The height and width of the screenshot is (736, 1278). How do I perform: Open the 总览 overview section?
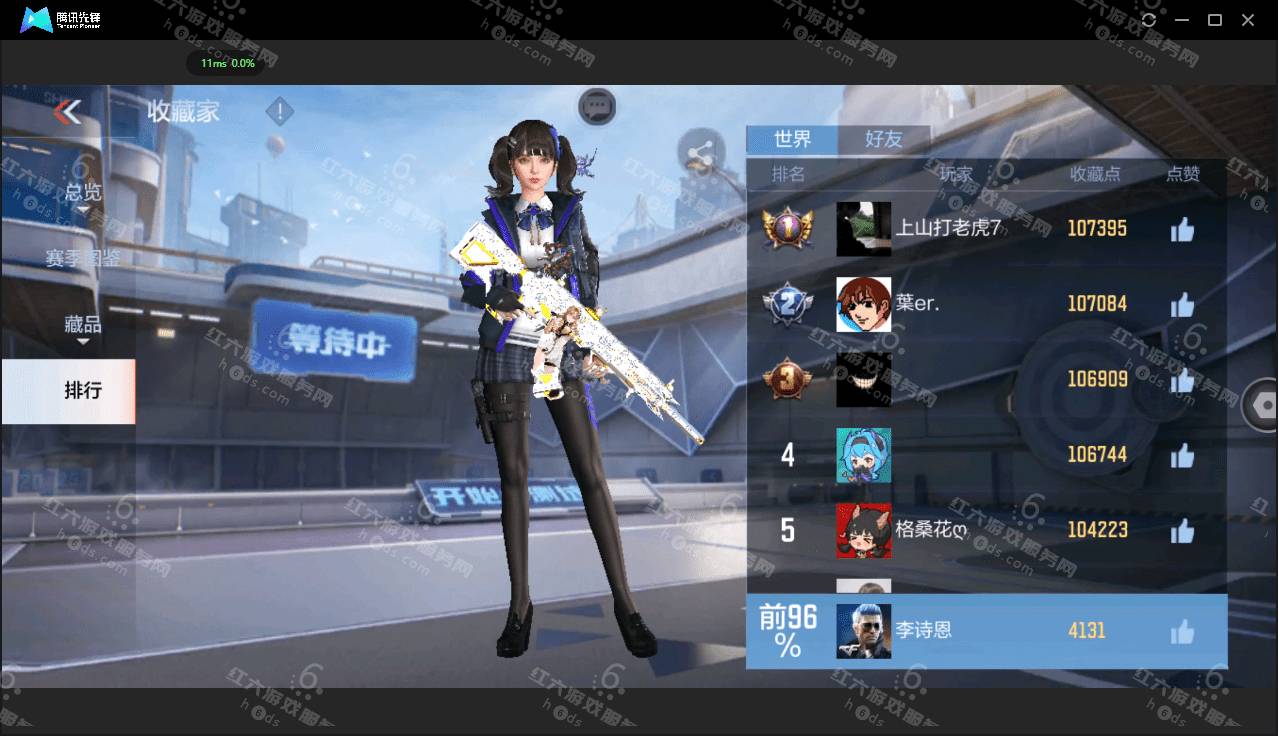point(83,191)
